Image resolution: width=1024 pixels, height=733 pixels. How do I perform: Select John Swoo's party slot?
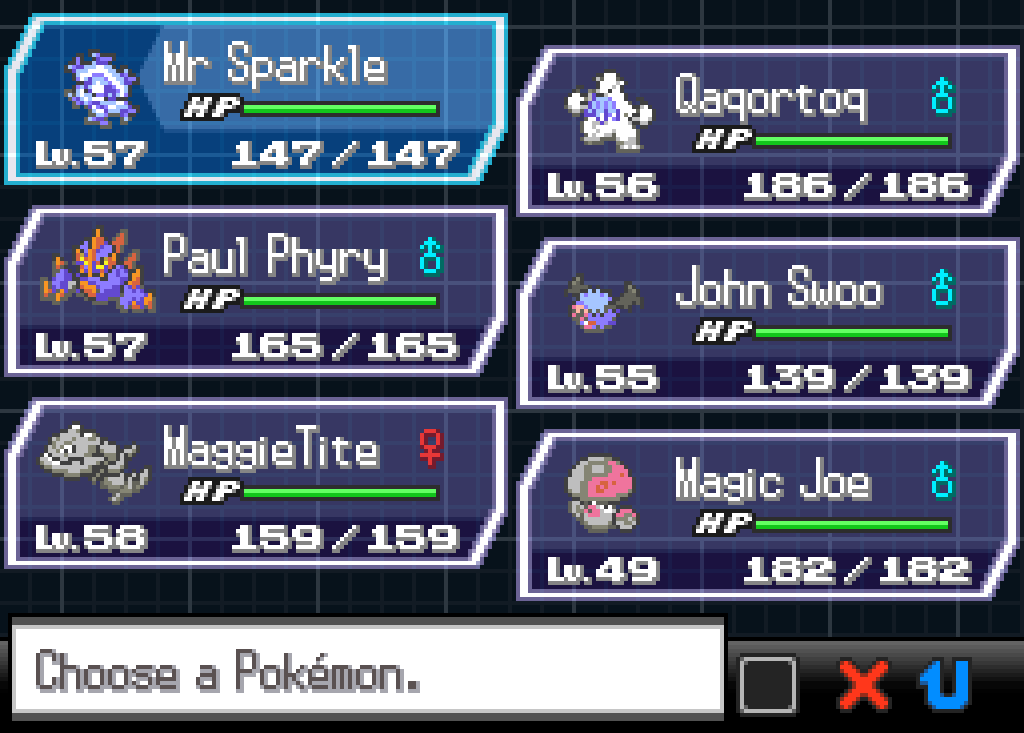[765, 322]
